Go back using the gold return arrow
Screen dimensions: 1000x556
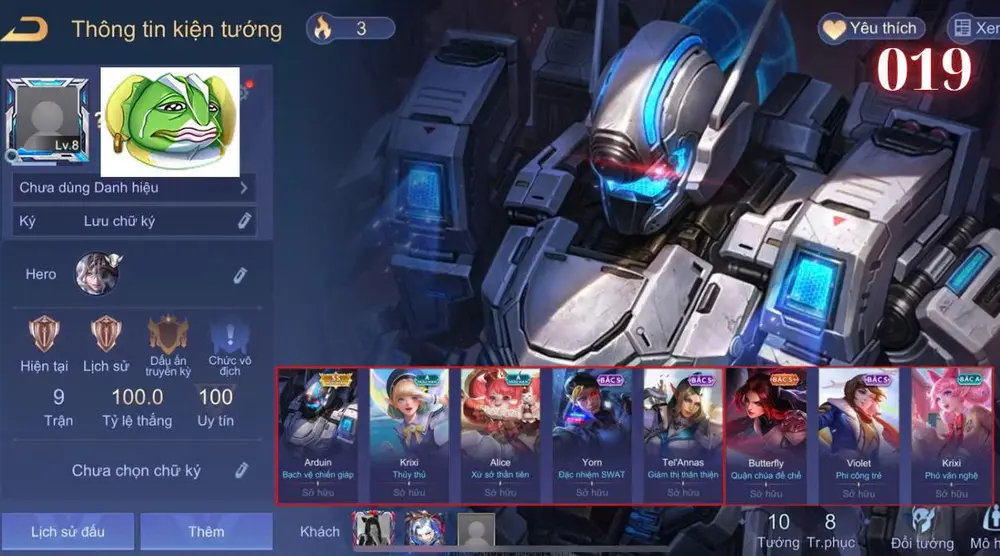coord(25,29)
